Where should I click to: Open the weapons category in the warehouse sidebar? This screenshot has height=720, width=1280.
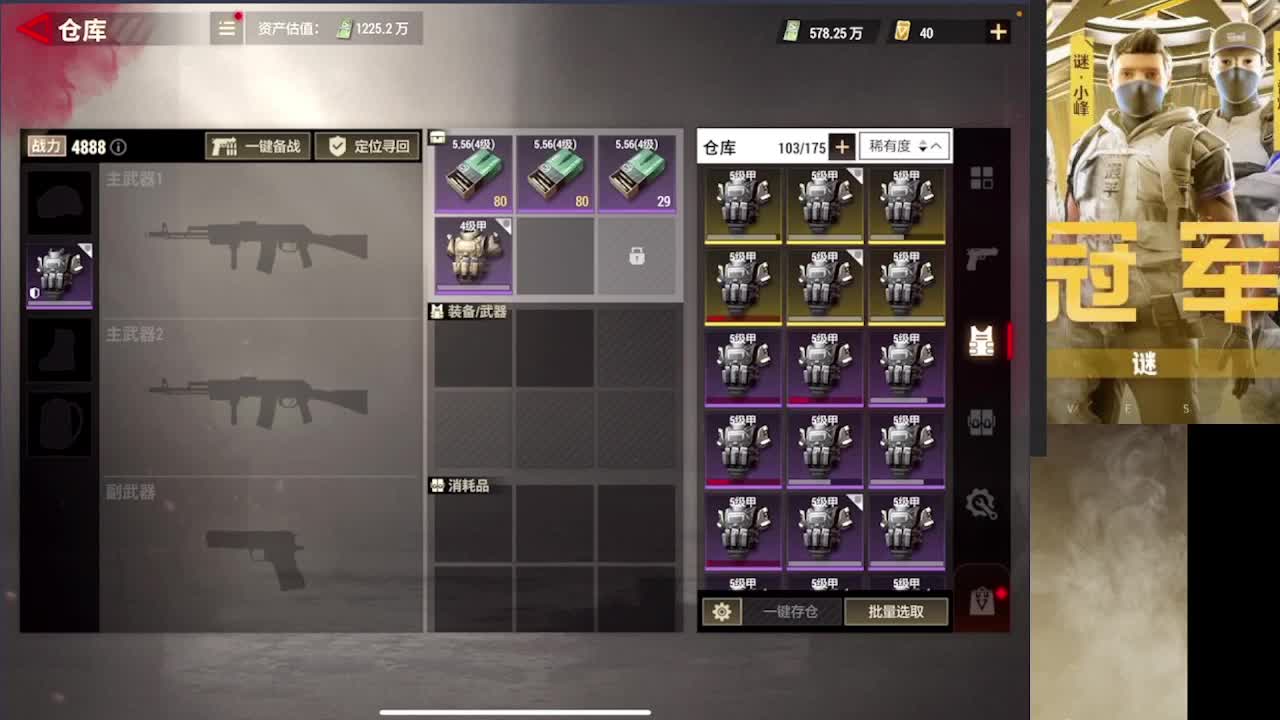pyautogui.click(x=982, y=258)
